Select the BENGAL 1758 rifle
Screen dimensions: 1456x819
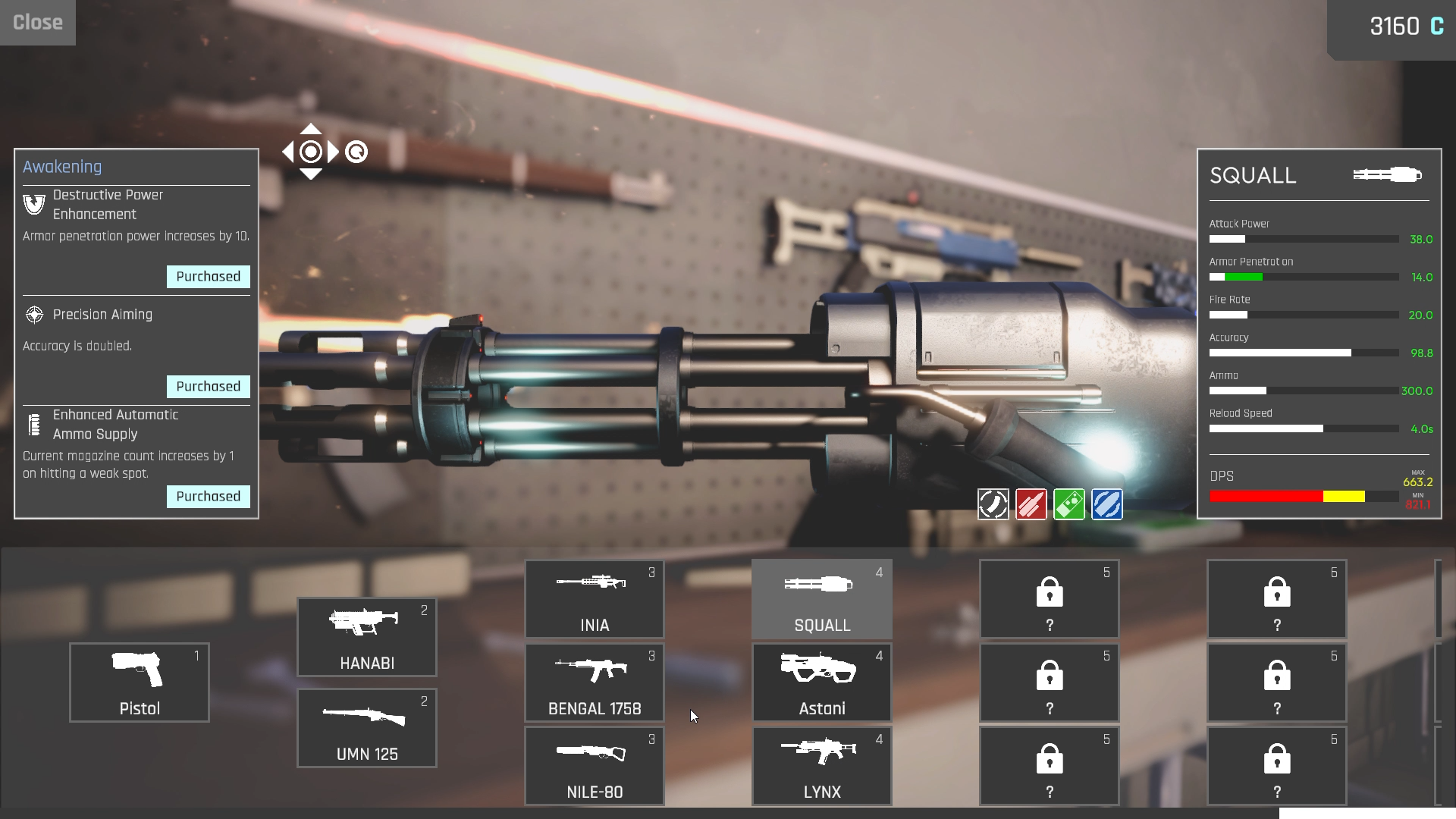click(x=595, y=682)
